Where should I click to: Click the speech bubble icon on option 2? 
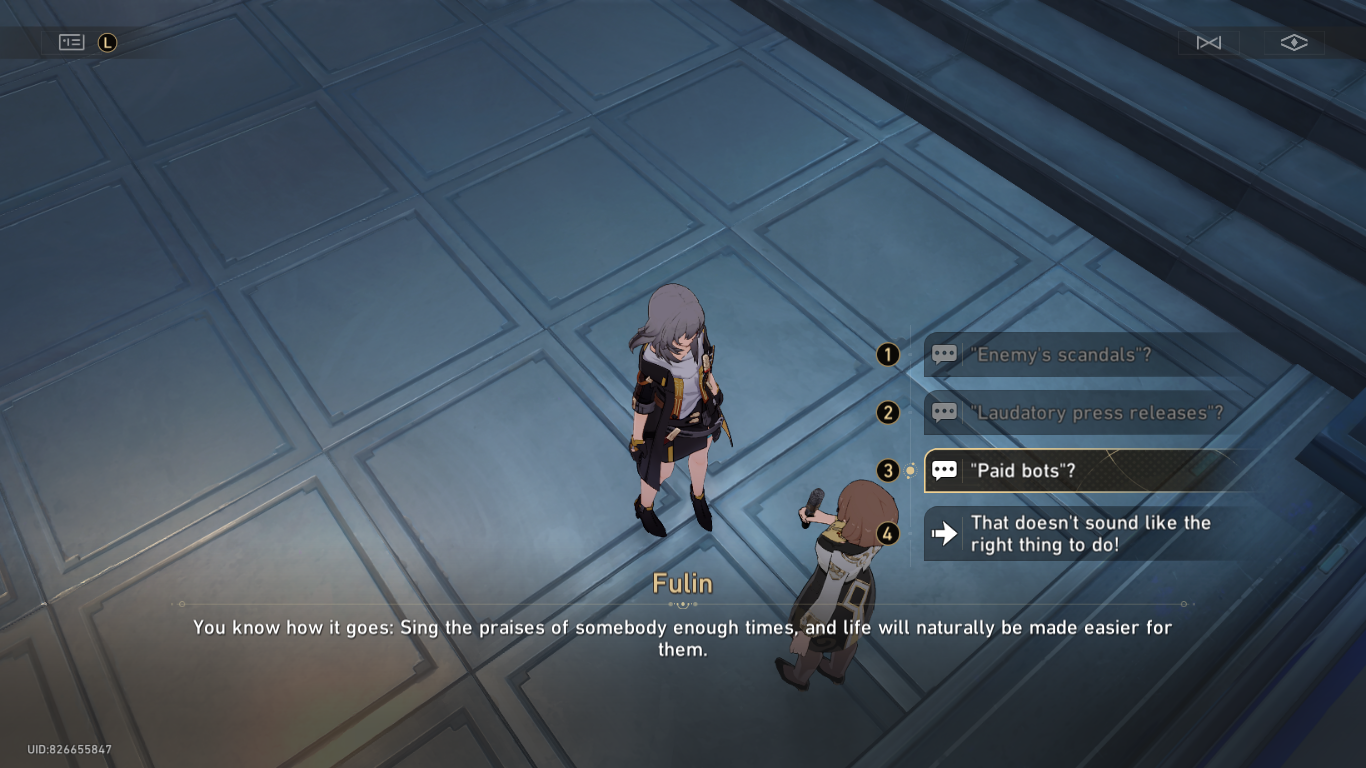[944, 412]
